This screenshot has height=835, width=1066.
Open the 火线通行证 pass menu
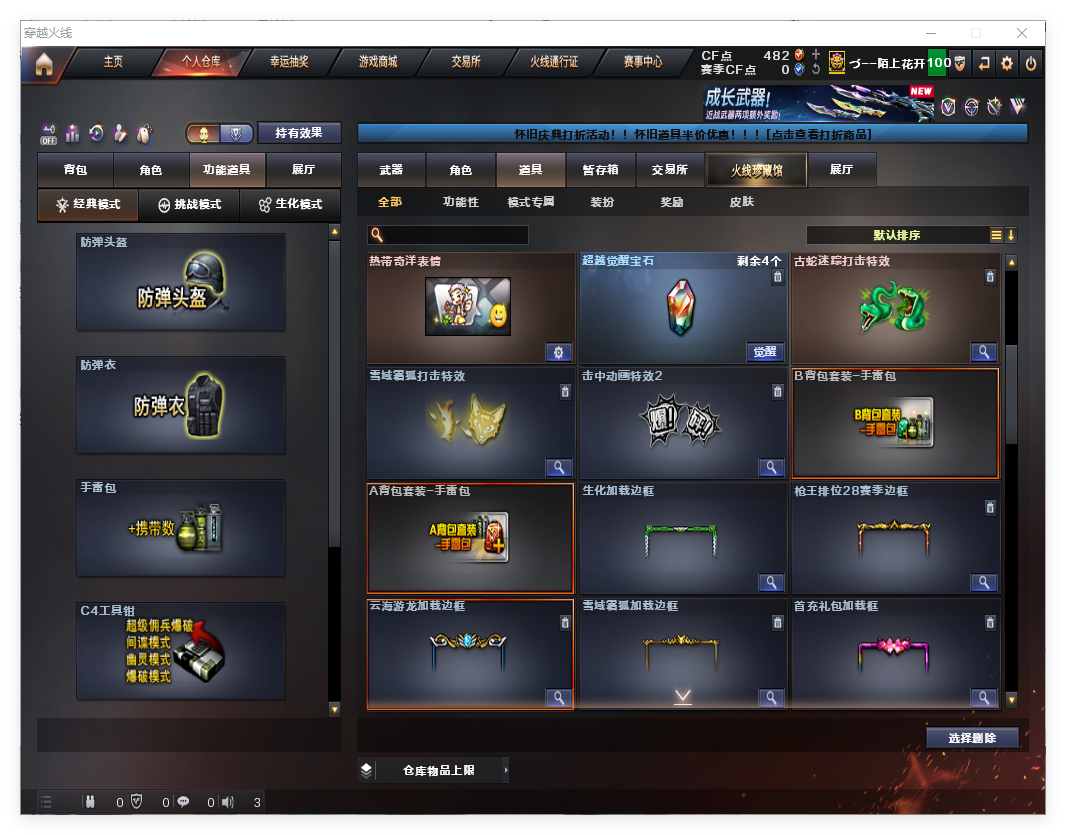tap(554, 62)
